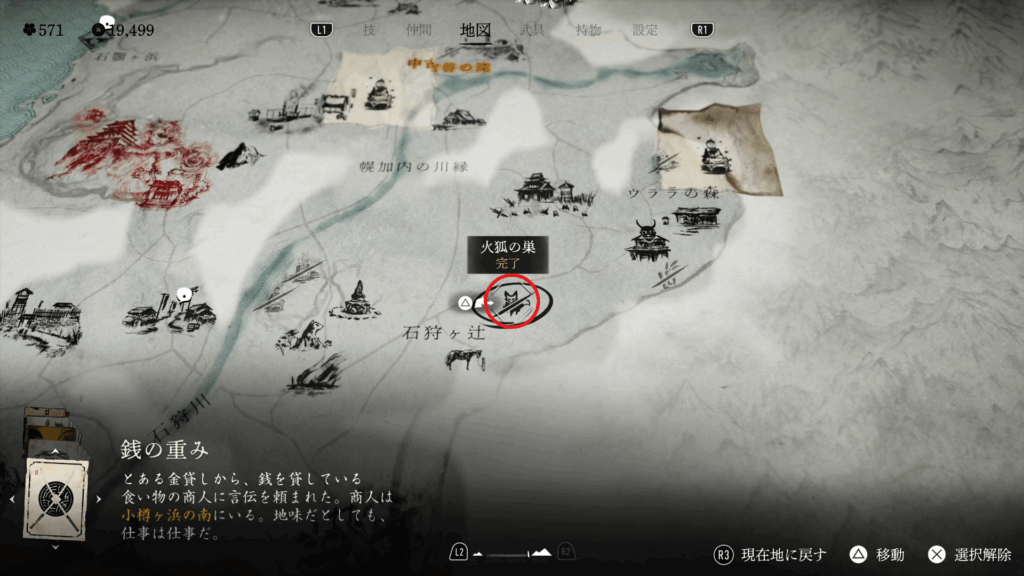
Task: Select the large building with dragonflies marker
Action: click(x=543, y=194)
